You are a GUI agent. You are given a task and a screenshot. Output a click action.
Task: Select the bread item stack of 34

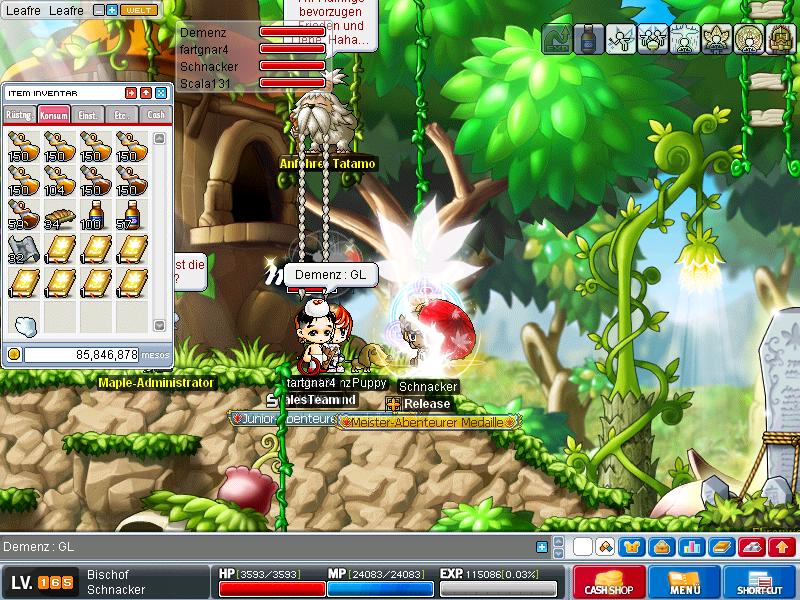point(58,215)
